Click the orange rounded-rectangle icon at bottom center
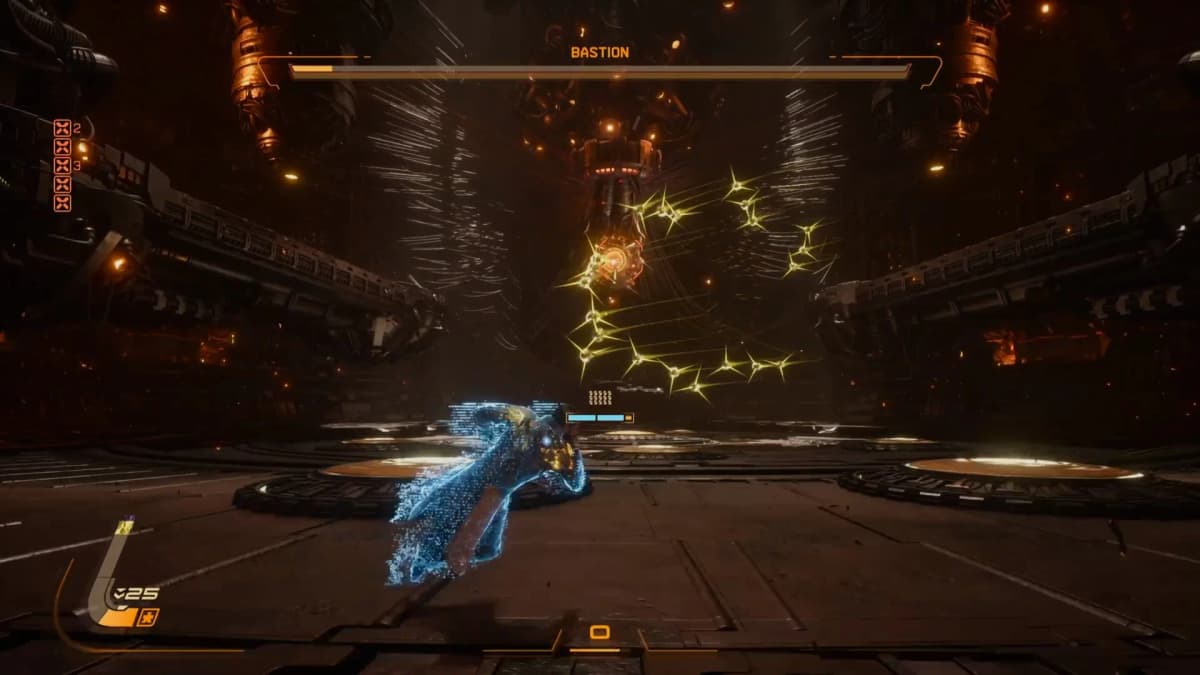This screenshot has height=675, width=1200. 599,632
